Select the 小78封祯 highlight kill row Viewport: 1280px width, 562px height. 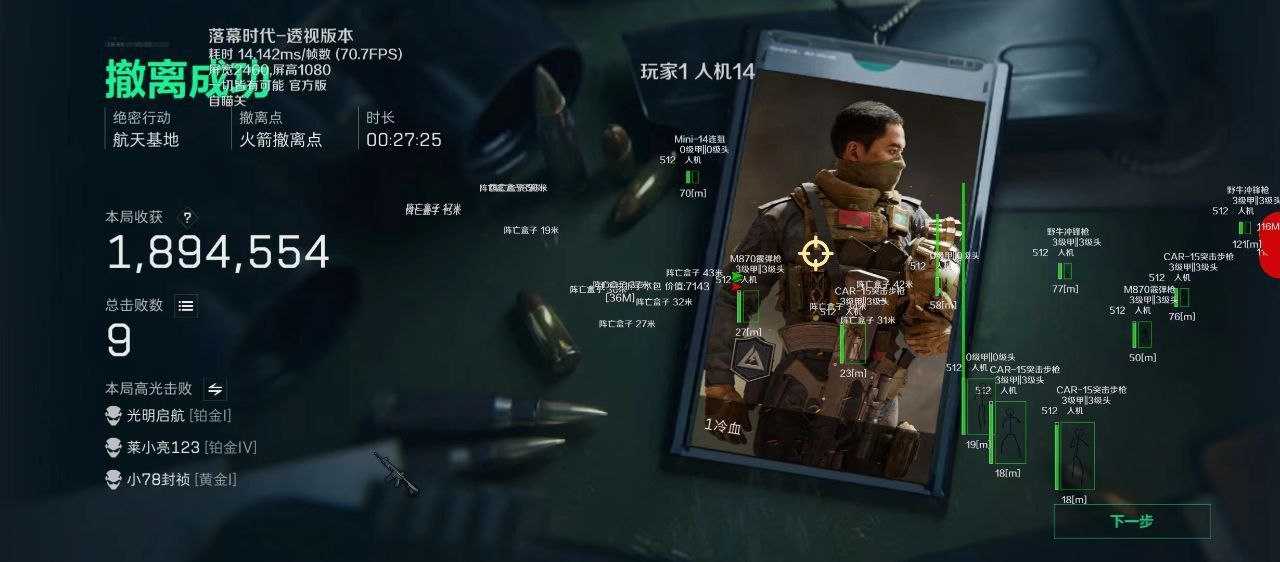pos(171,479)
